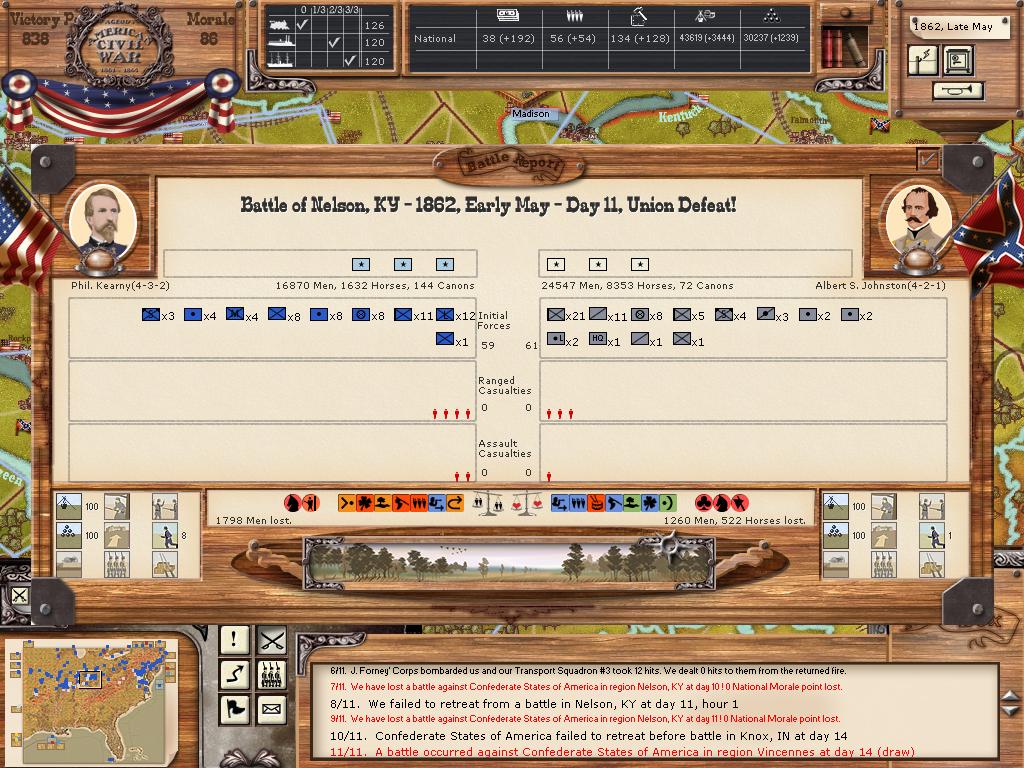Open the envelope mail filter button
This screenshot has height=768, width=1024.
(271, 710)
